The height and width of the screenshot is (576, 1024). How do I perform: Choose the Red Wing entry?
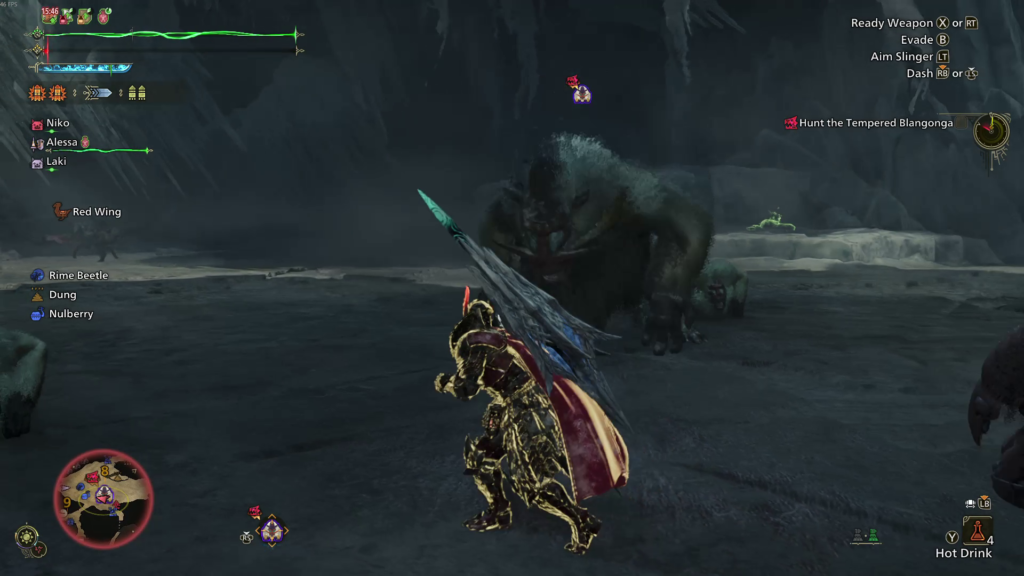tap(96, 212)
